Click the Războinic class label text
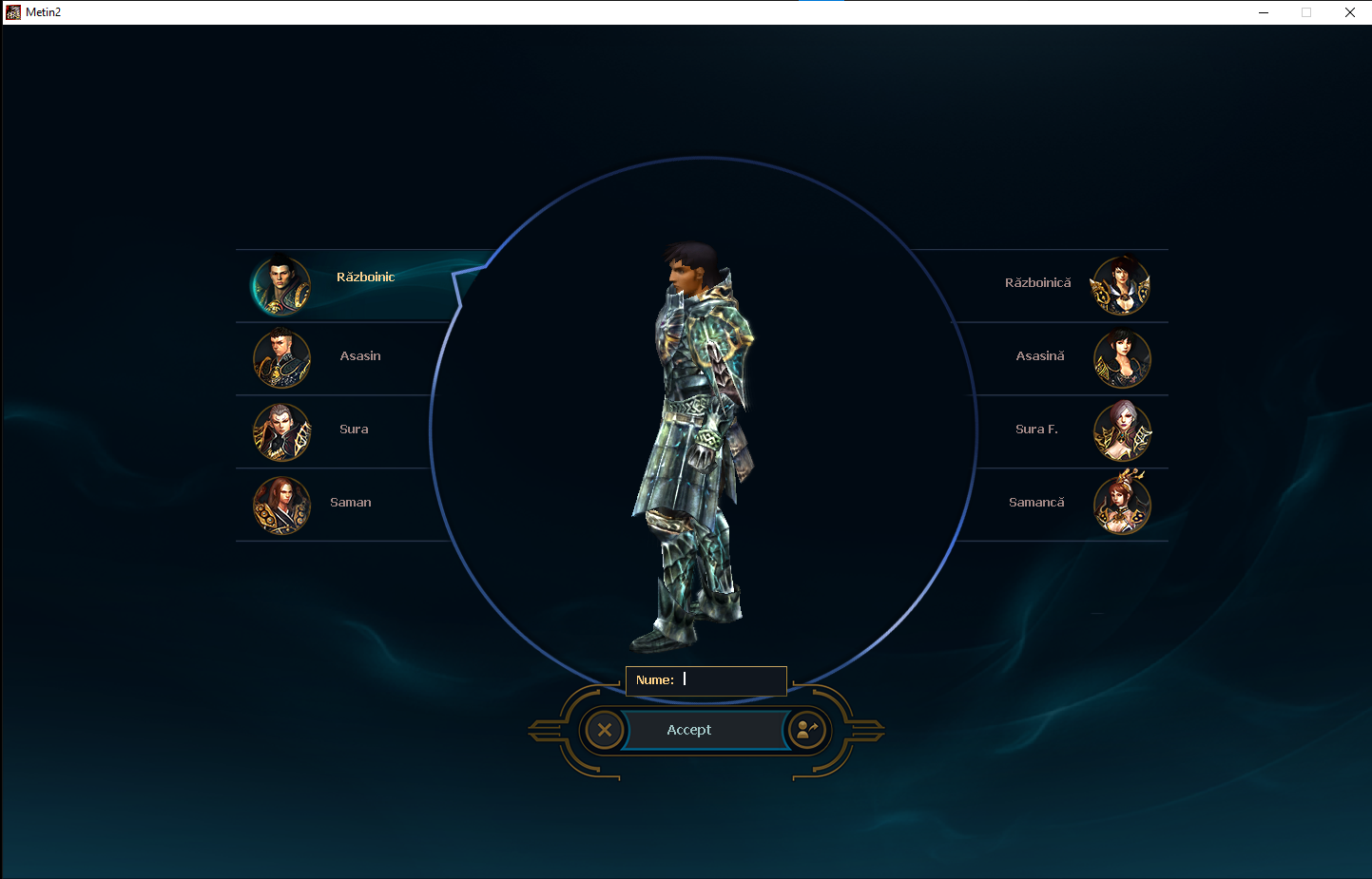Screen dimensions: 1372x879 (x=366, y=277)
